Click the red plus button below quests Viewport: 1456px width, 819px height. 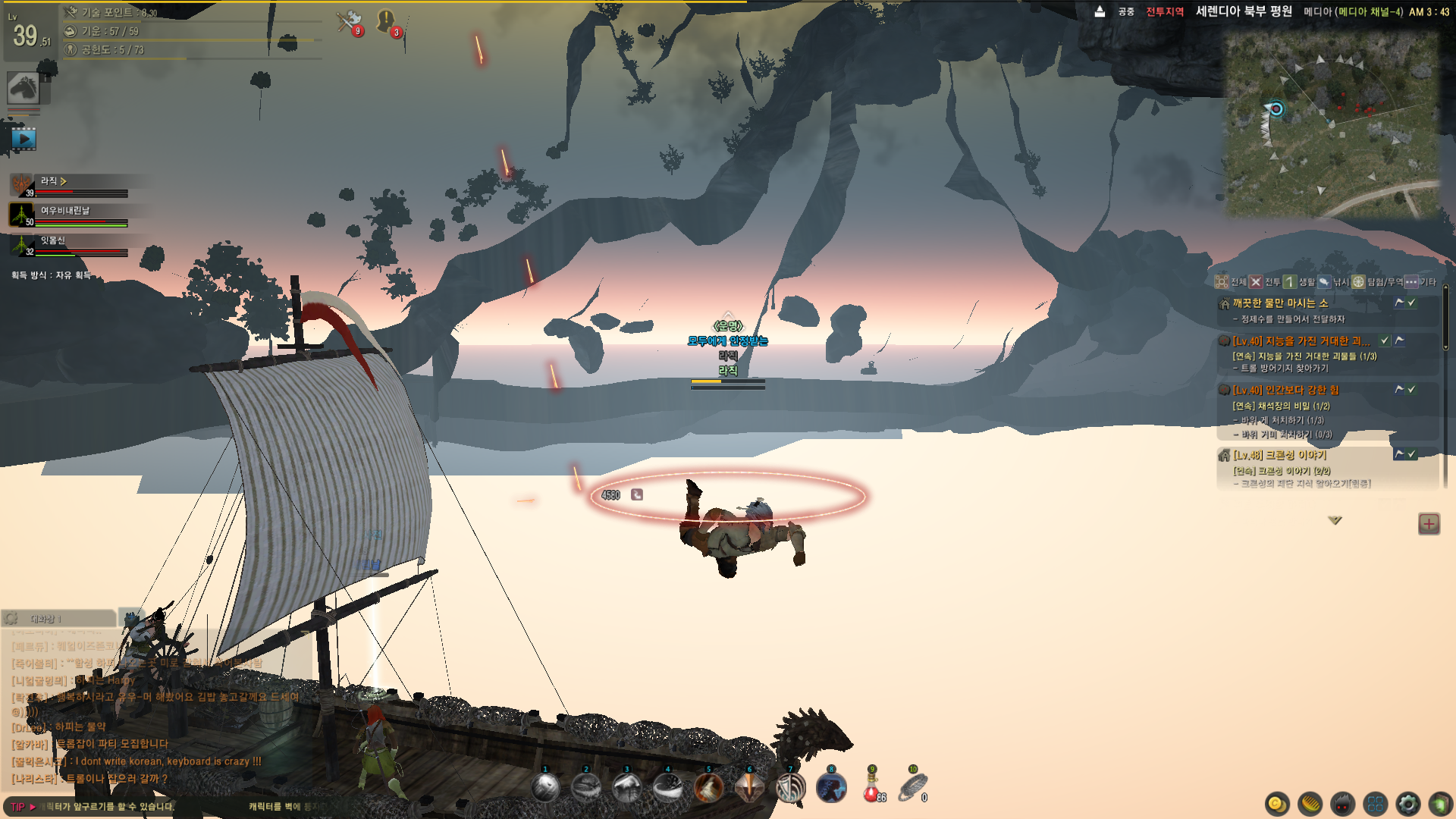tap(1429, 523)
